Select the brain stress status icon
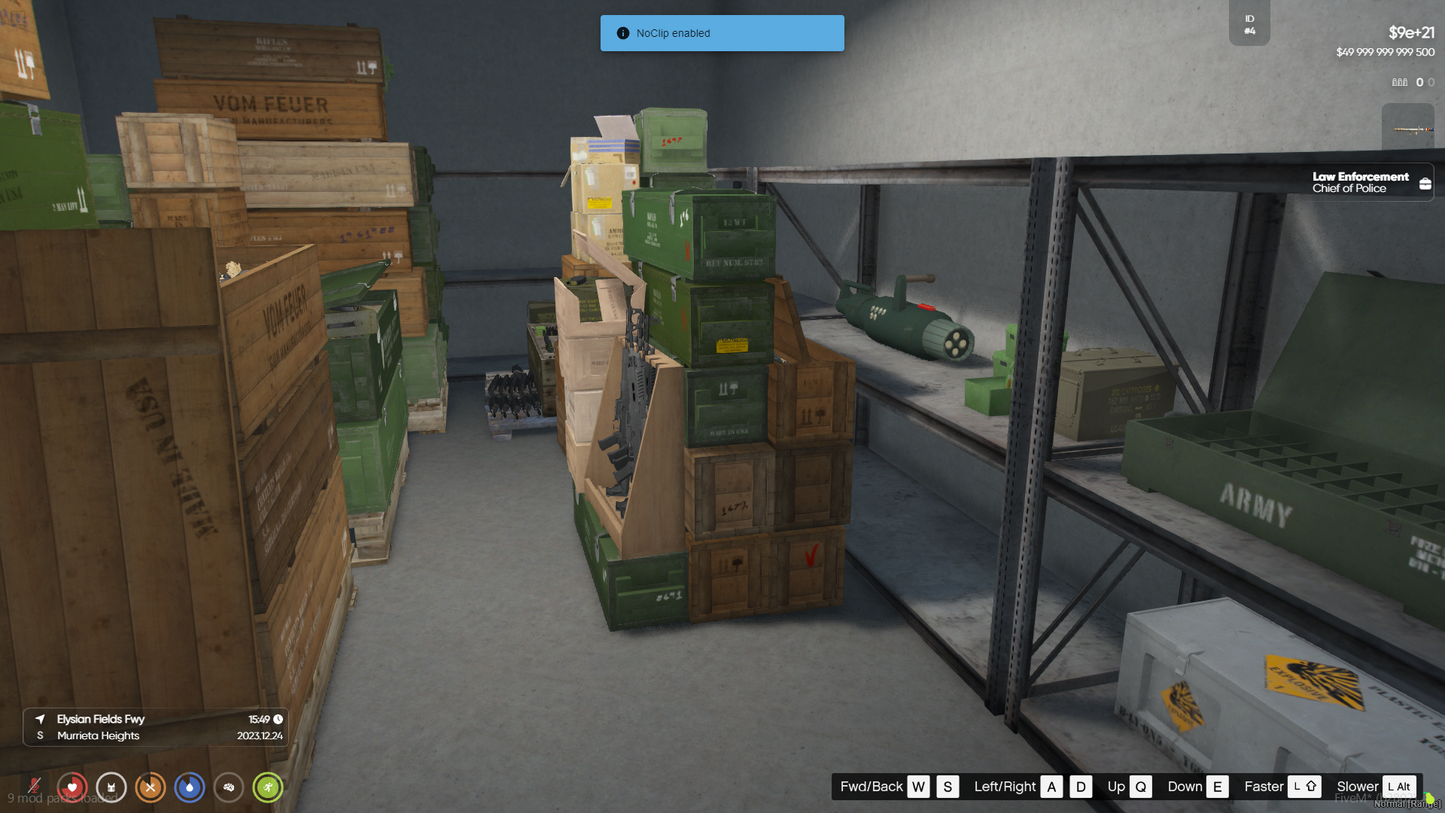The width and height of the screenshot is (1445, 813). 229,788
